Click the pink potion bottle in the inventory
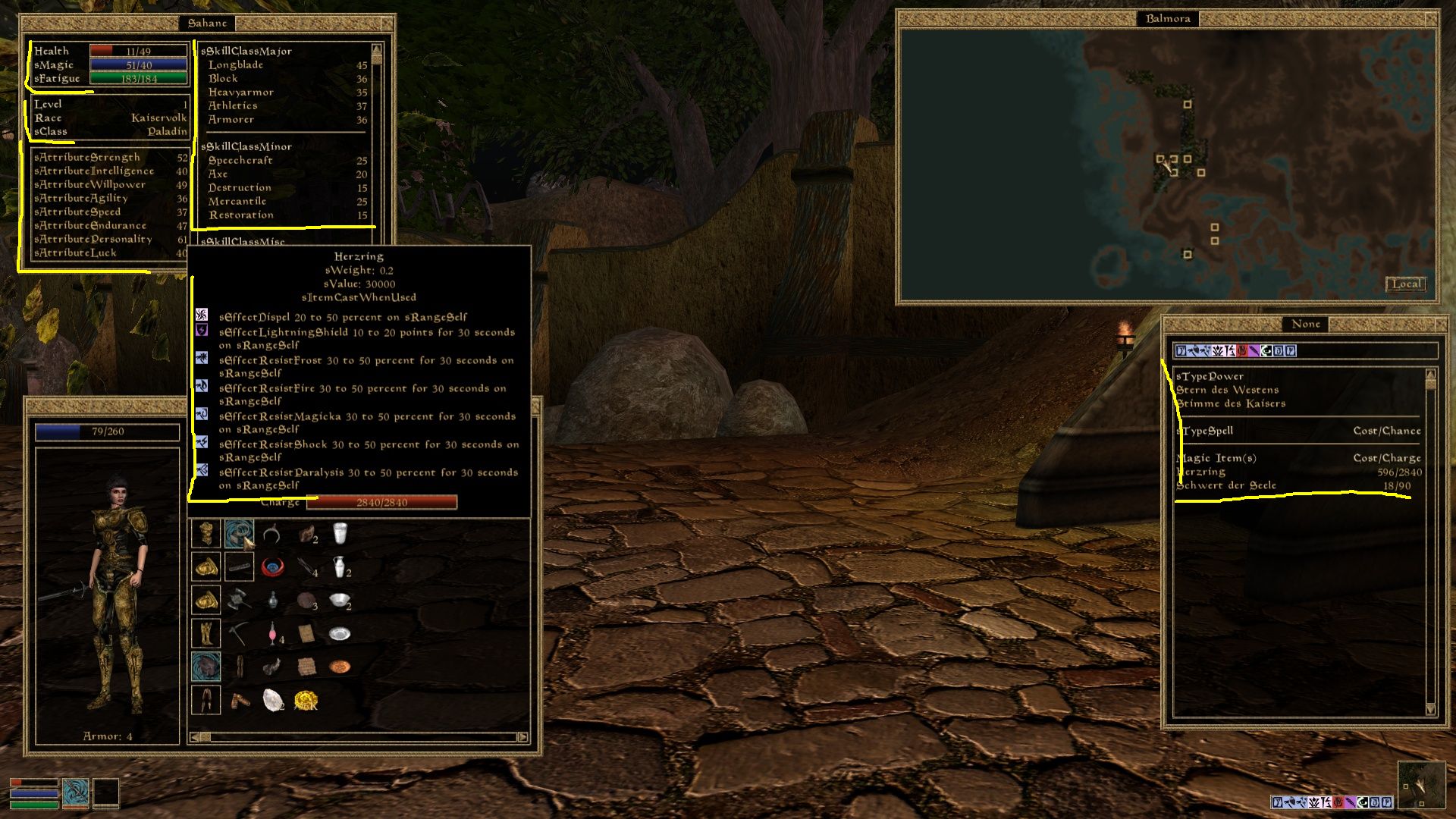Screen dimensions: 1456x819 point(272,633)
